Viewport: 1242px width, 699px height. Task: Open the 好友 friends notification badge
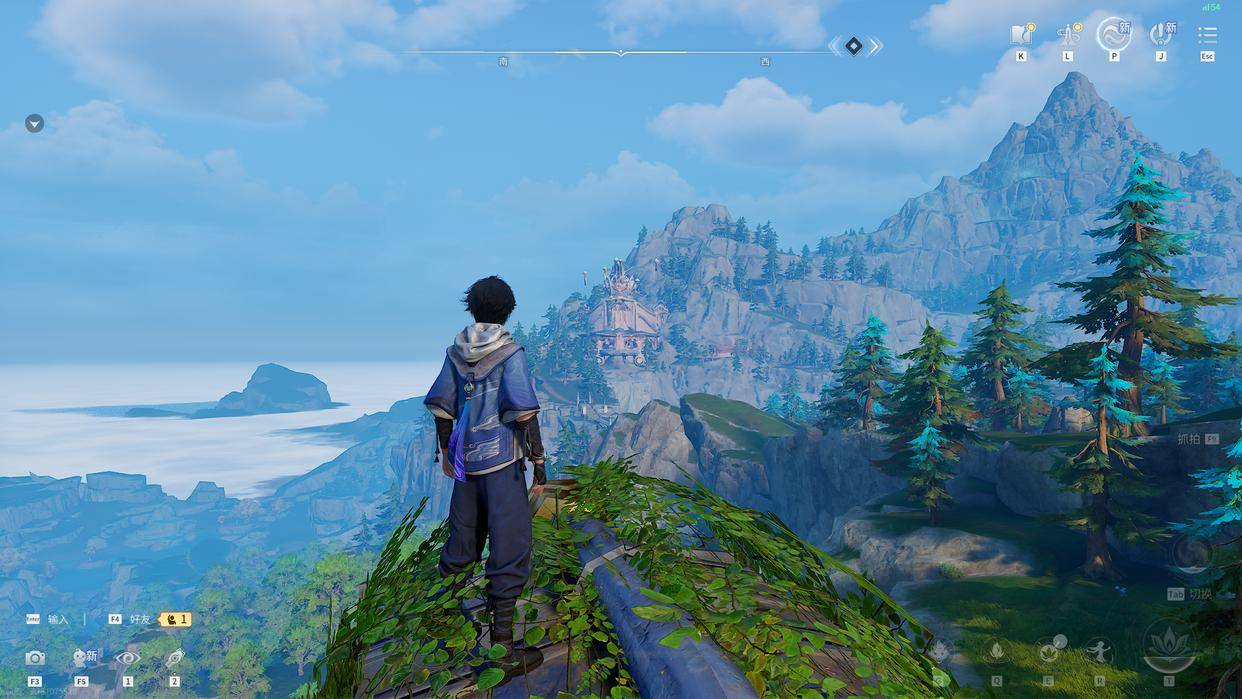tap(175, 619)
